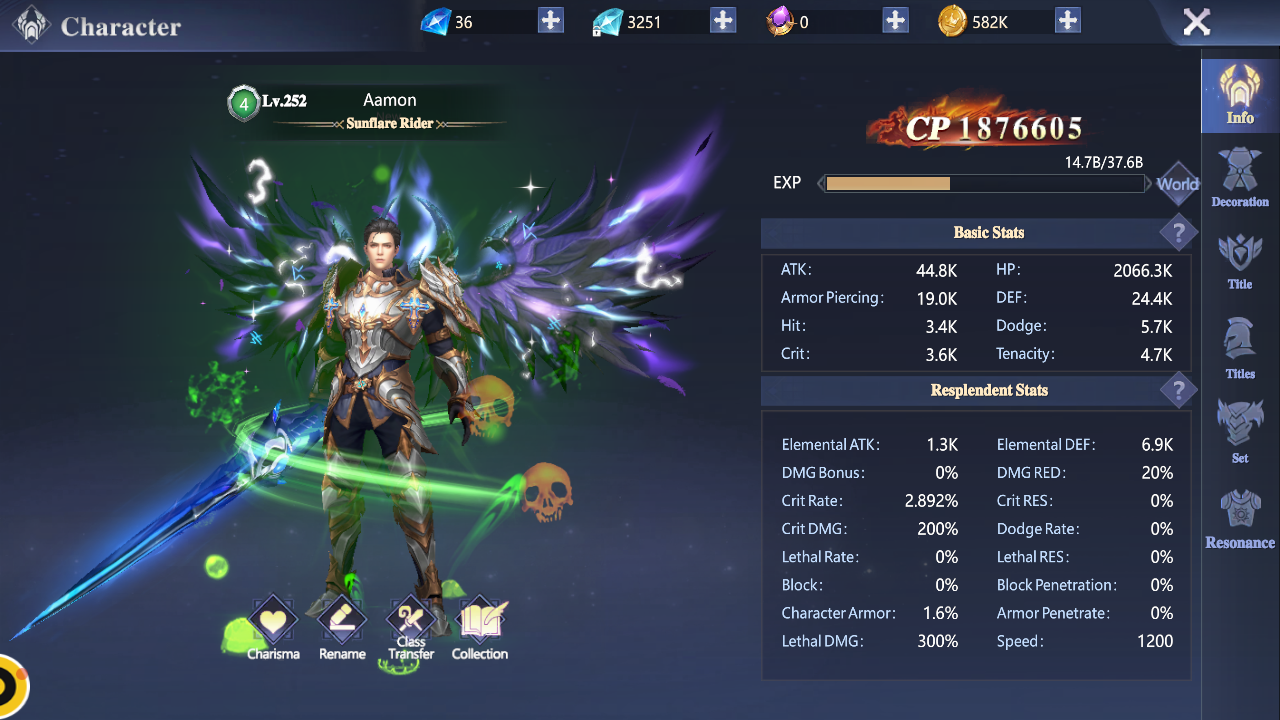Screen dimensions: 1280x720
Task: Close the Character screen
Action: tap(1196, 22)
